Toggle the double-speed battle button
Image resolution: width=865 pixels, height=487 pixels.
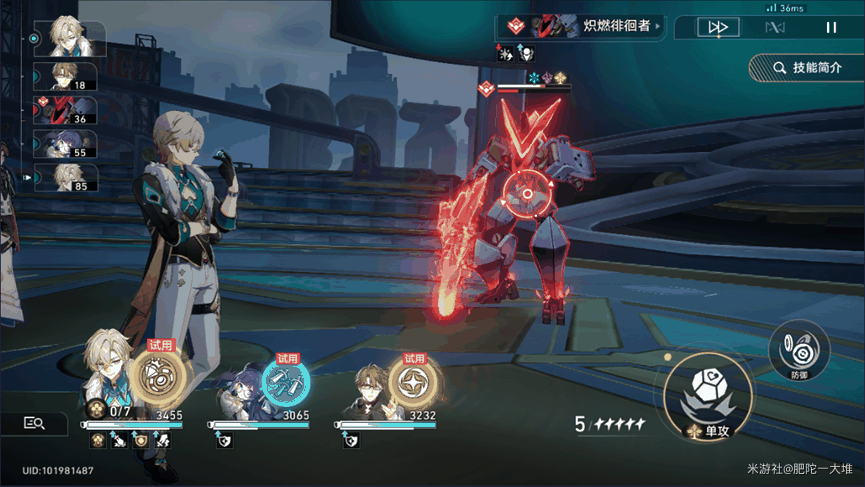click(x=717, y=28)
